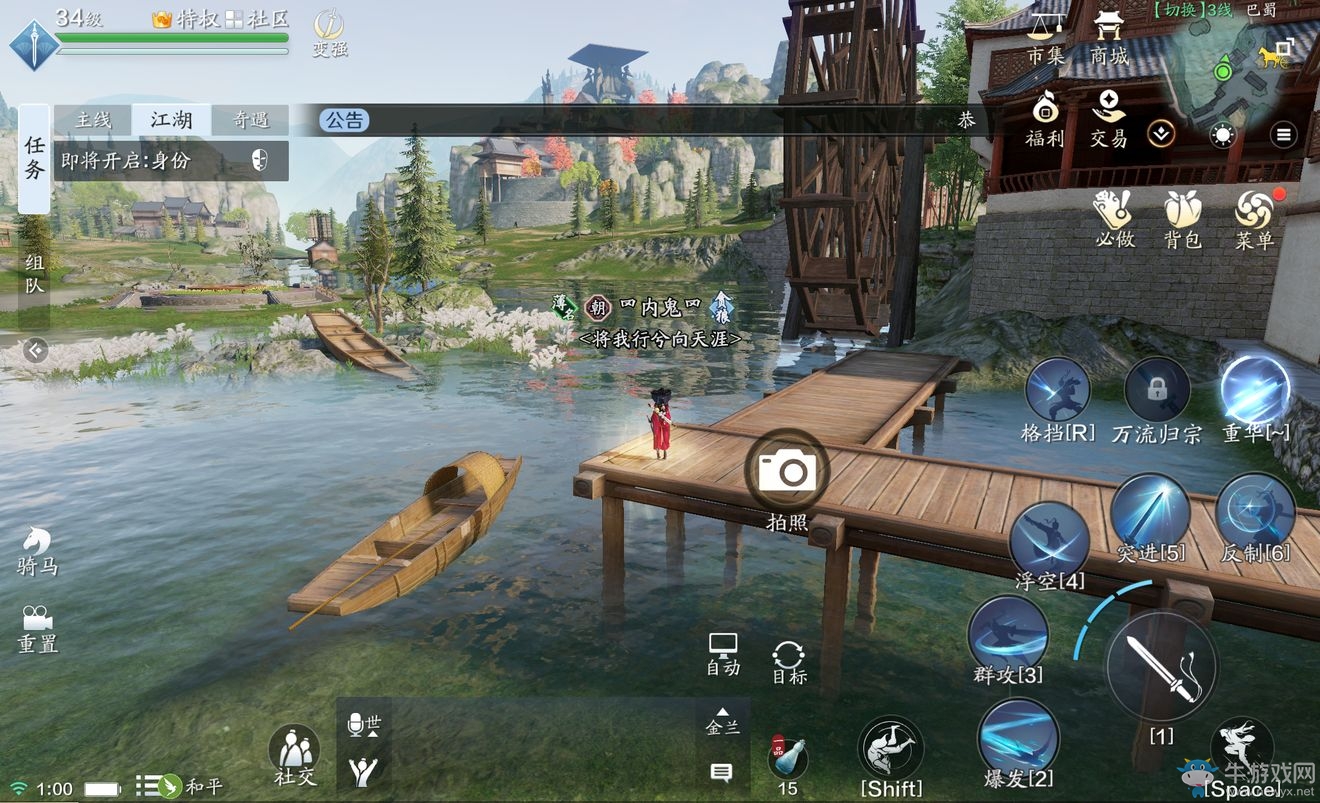Activate the 爆发 burst skill
This screenshot has width=1320, height=803.
pyautogui.click(x=1018, y=740)
